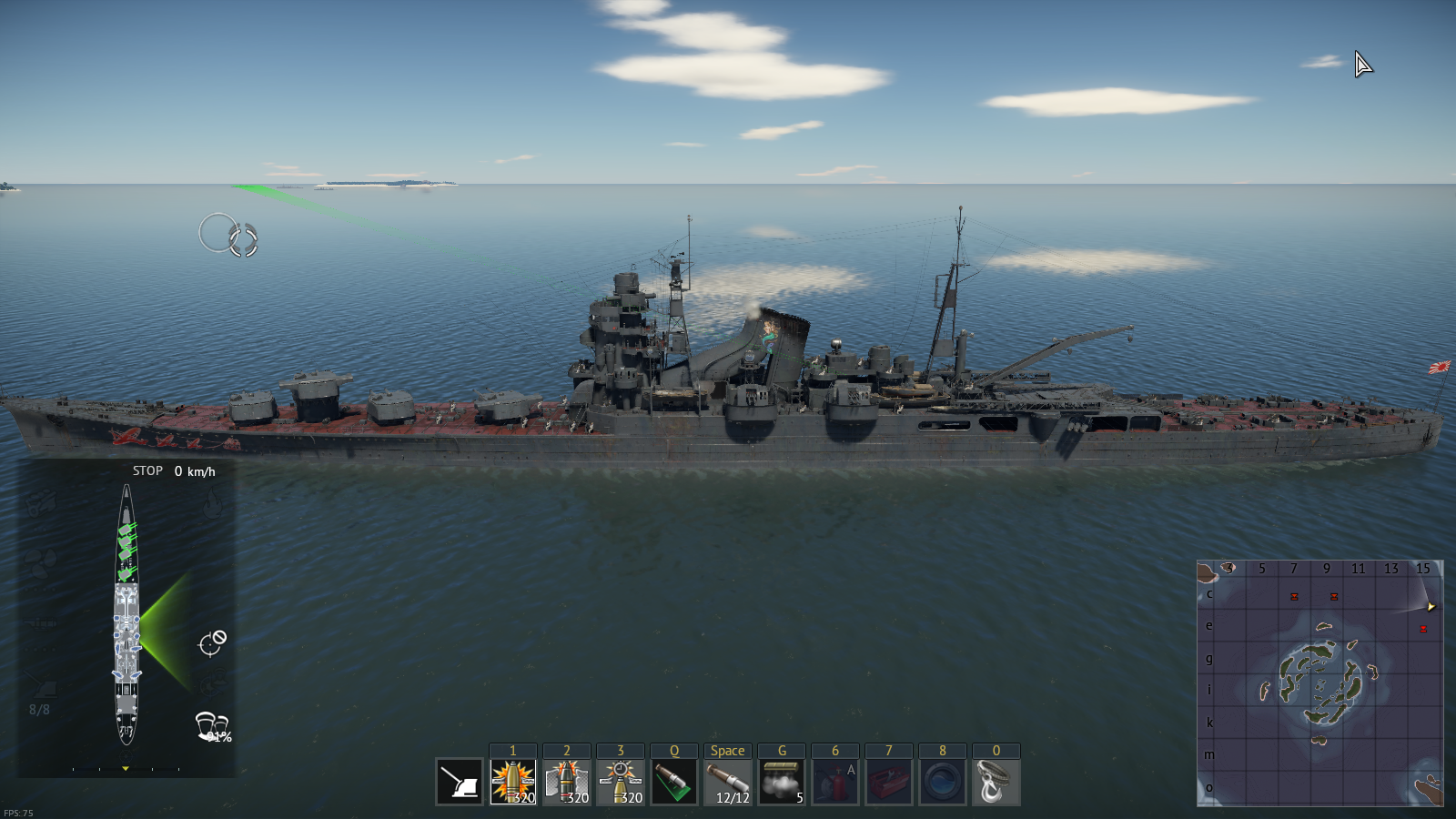Toggle the crossed-out crosshair targeting icon

[x=212, y=642]
